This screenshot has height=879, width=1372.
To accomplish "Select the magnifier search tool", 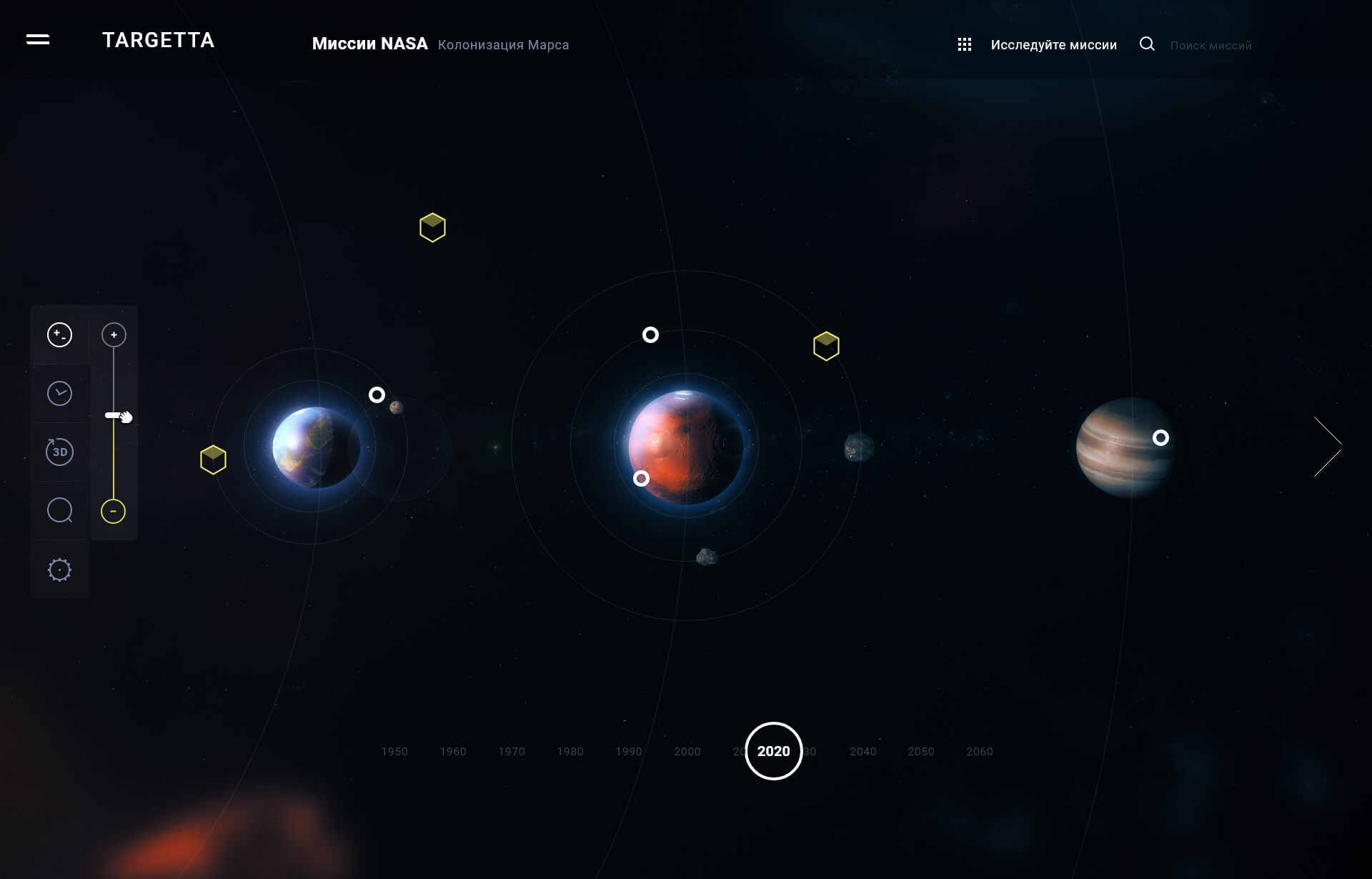I will pos(59,510).
